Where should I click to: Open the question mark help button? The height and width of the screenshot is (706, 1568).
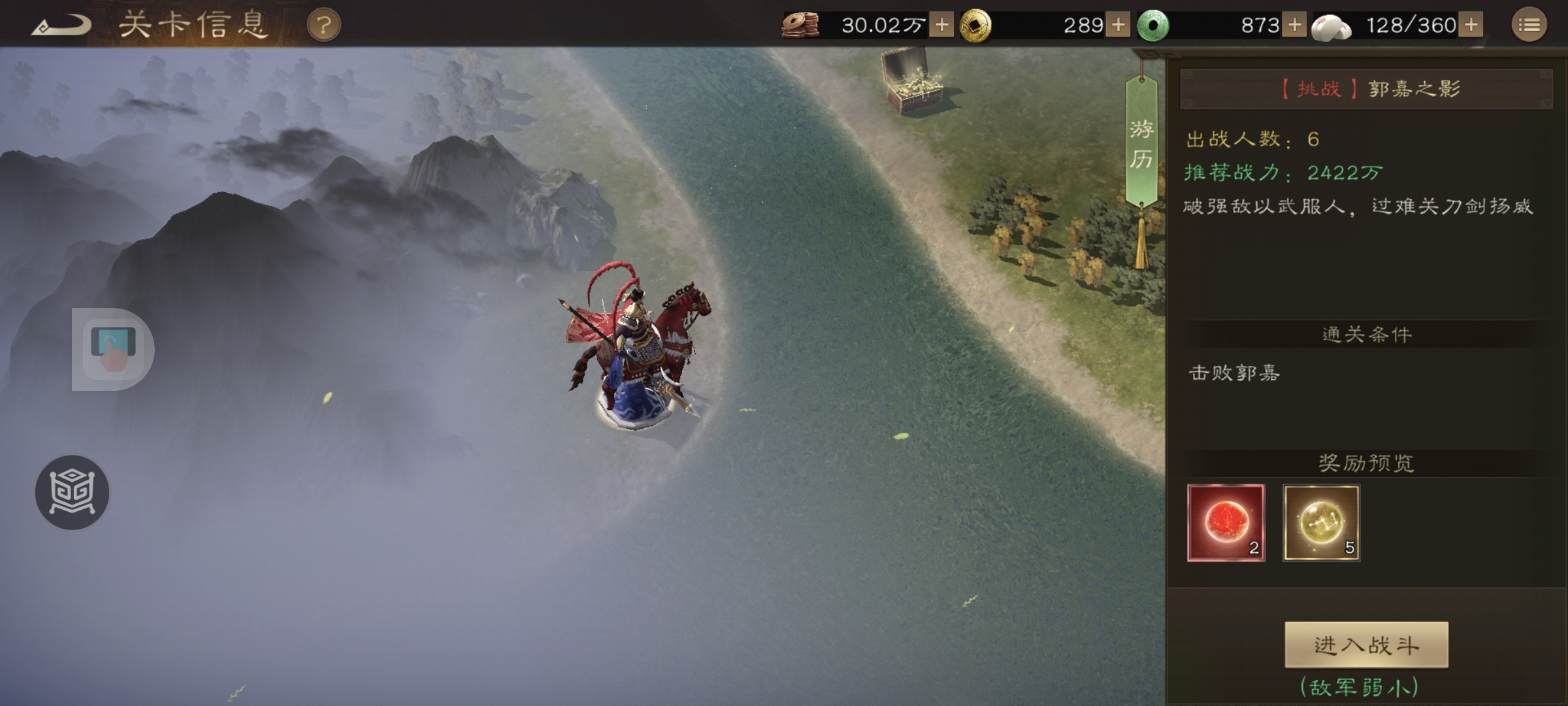pyautogui.click(x=323, y=25)
